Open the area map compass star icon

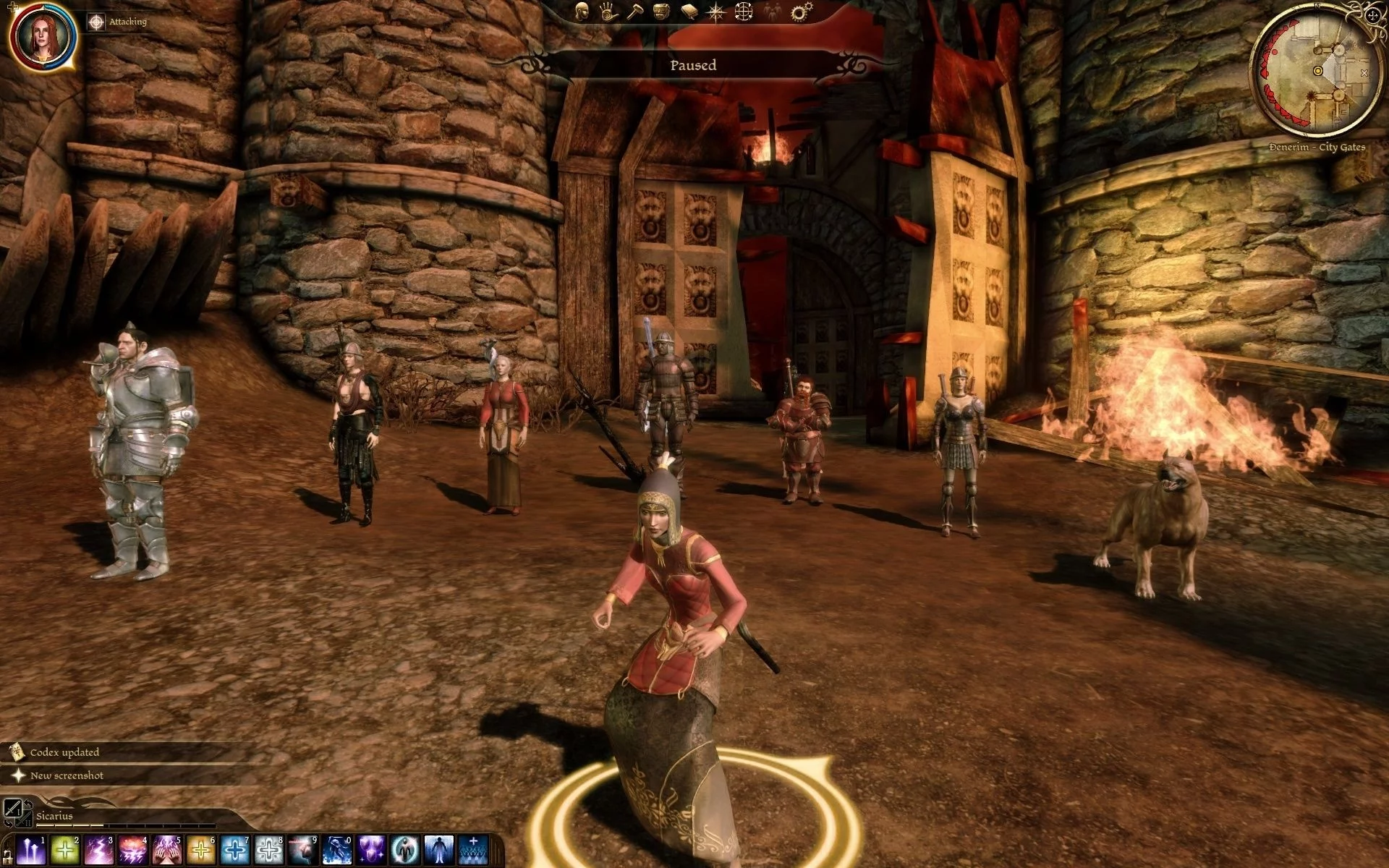715,11
